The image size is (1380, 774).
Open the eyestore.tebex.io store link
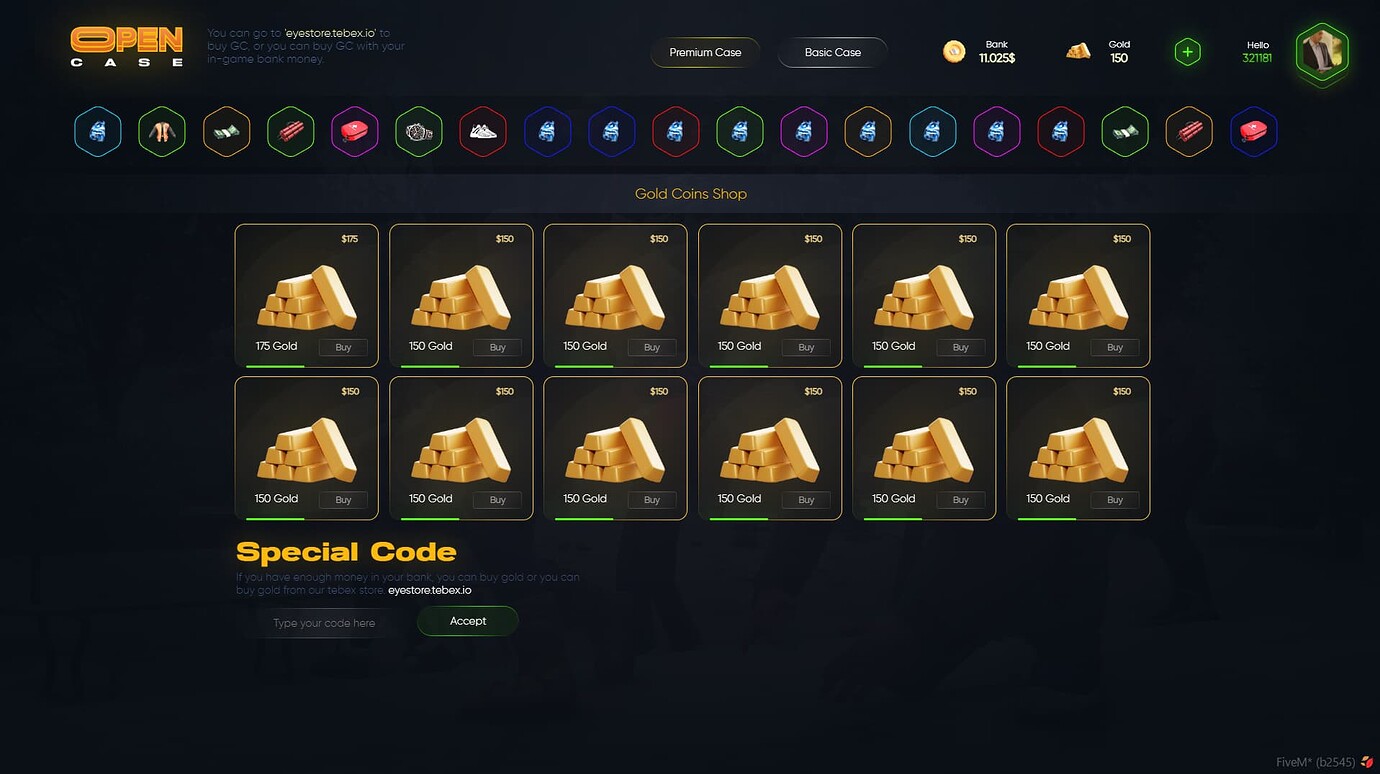[430, 590]
